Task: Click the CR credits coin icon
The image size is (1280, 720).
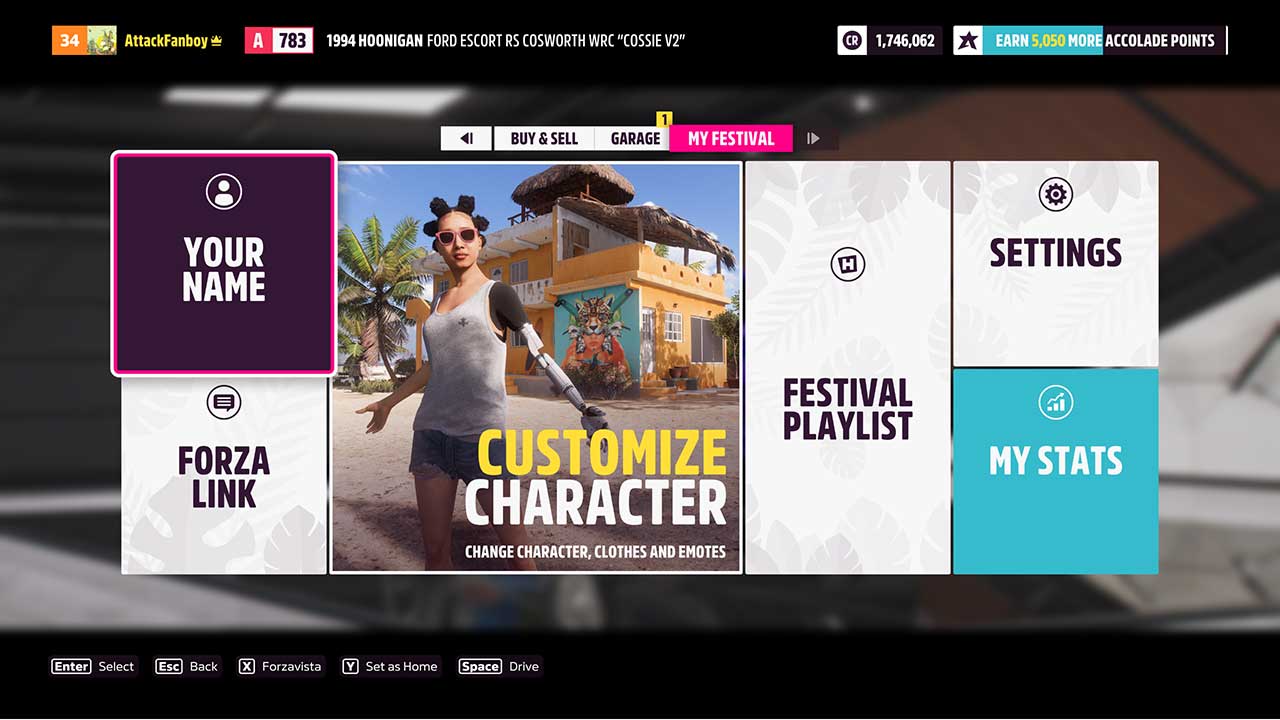Action: pos(852,40)
